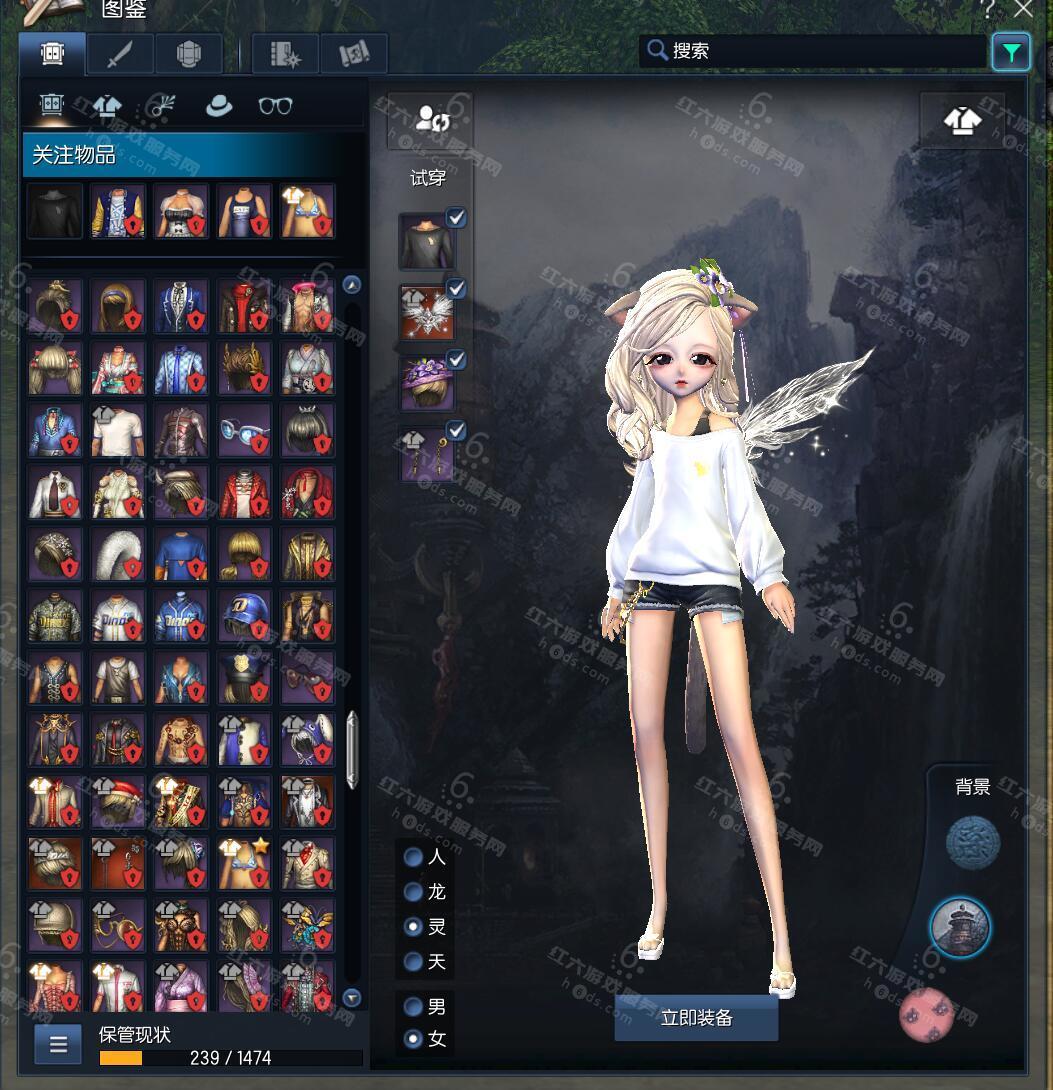Select the 人 race option

click(x=413, y=857)
